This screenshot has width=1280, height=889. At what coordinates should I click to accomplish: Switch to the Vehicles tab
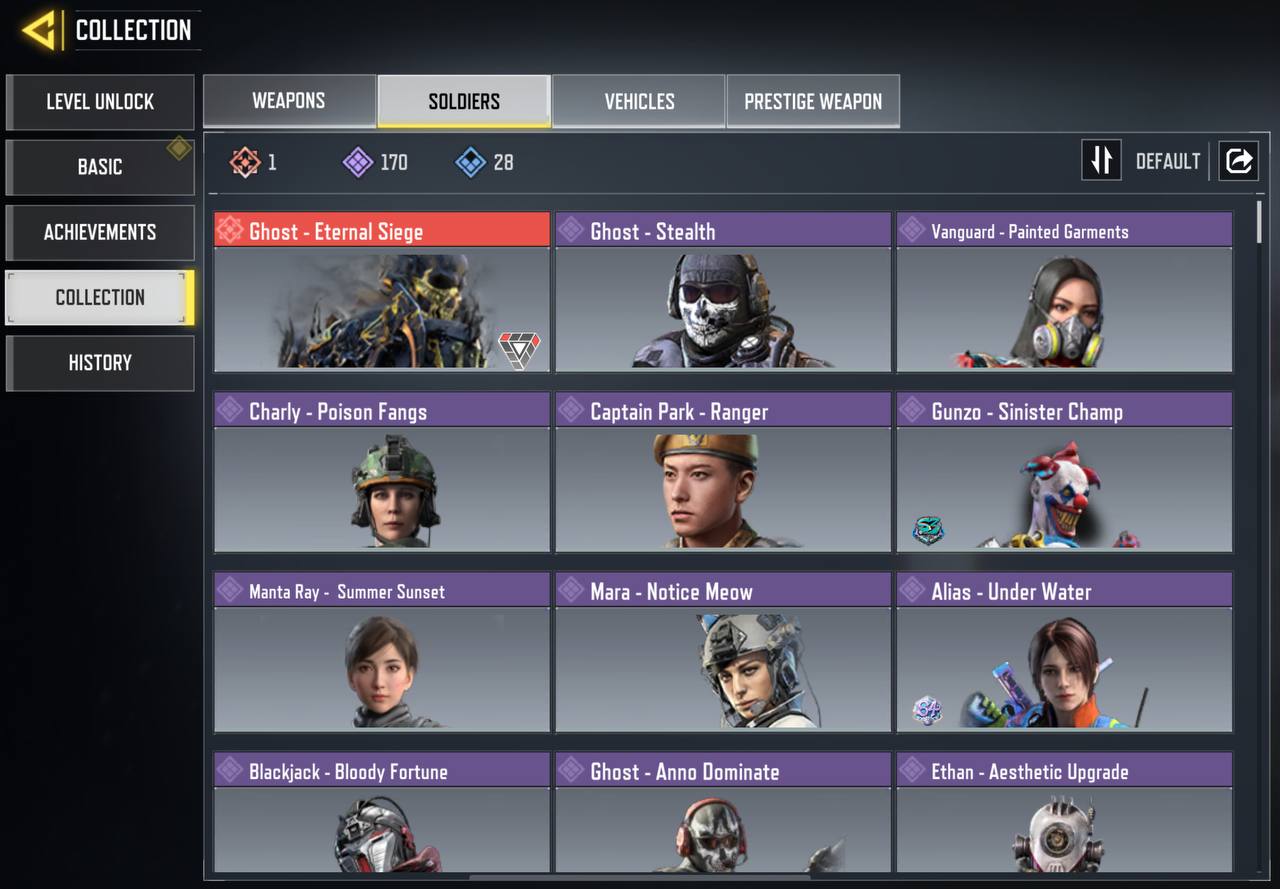pyautogui.click(x=639, y=101)
